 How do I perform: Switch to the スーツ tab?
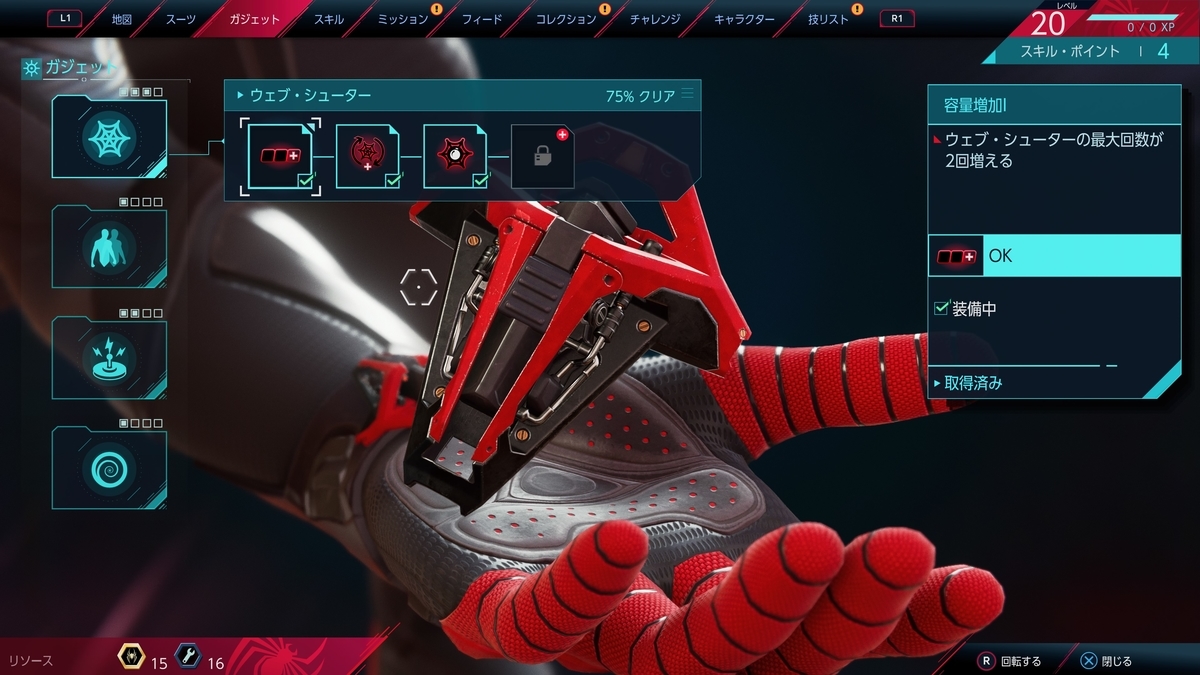[x=180, y=19]
